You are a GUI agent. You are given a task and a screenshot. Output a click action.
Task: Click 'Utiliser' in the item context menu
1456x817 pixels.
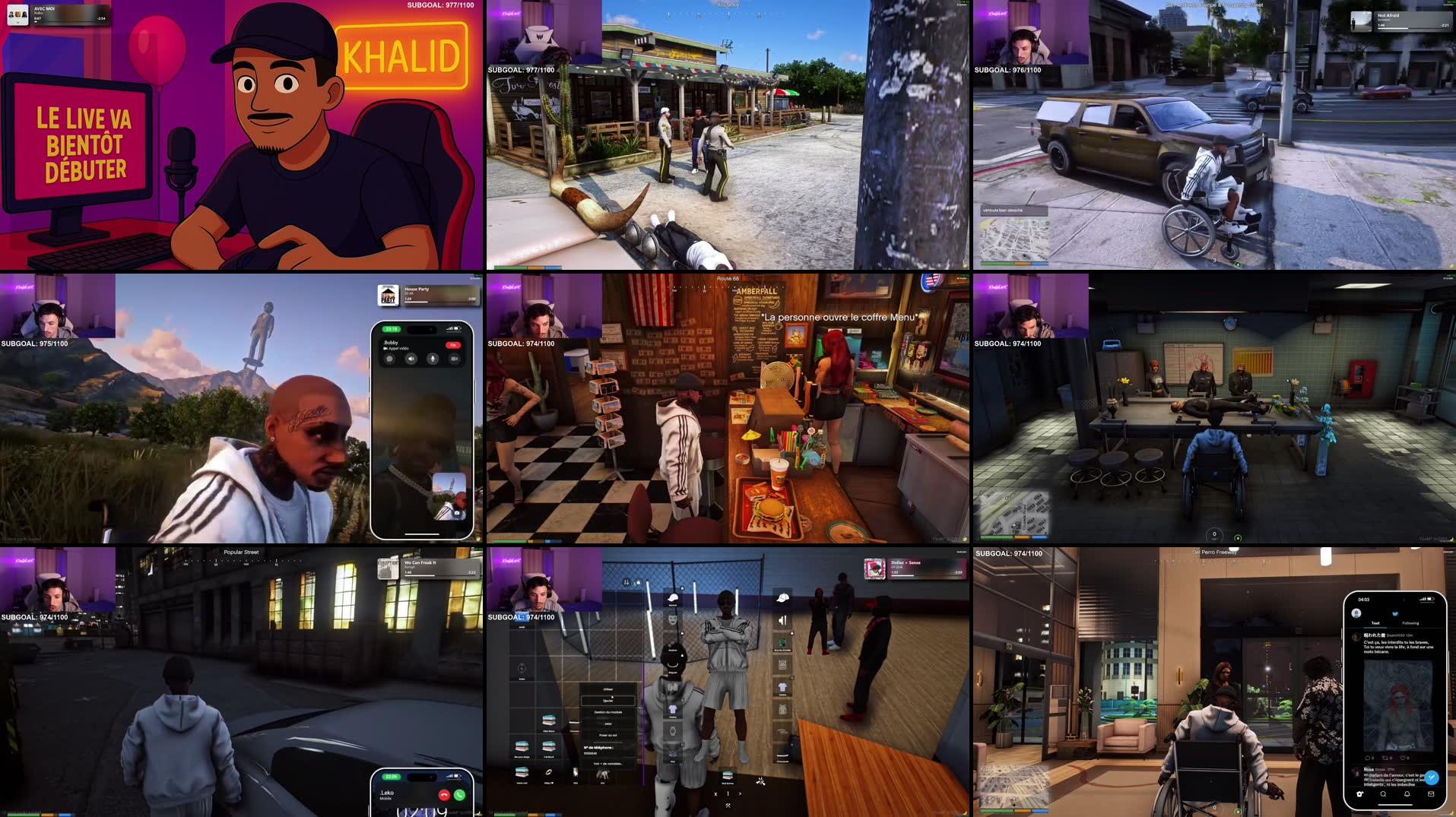[x=608, y=689]
